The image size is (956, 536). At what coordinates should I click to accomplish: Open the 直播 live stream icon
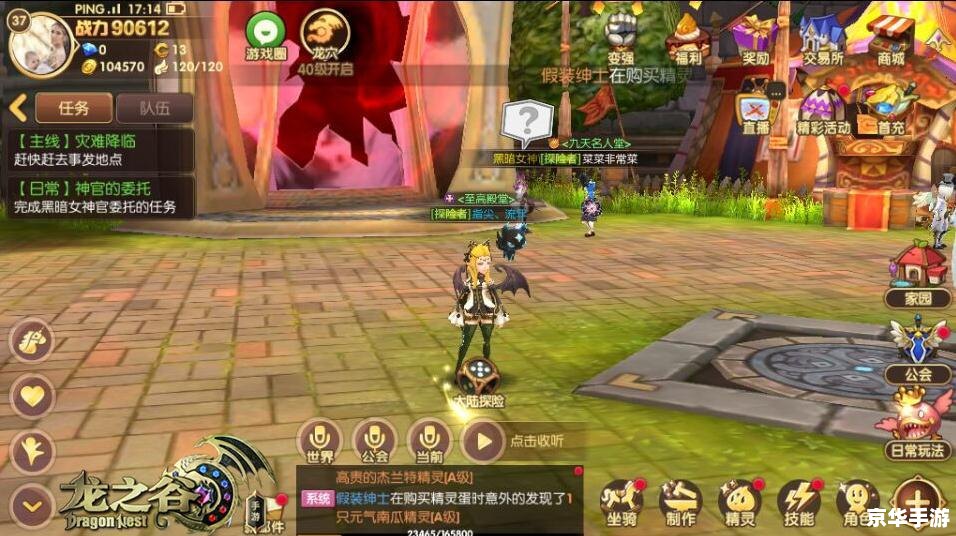756,110
